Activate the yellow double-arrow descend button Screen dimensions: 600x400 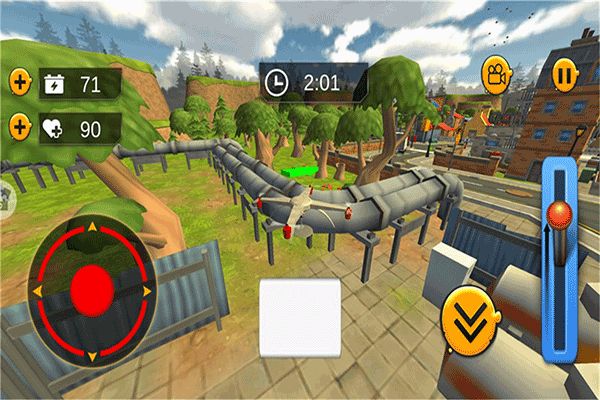pyautogui.click(x=466, y=322)
